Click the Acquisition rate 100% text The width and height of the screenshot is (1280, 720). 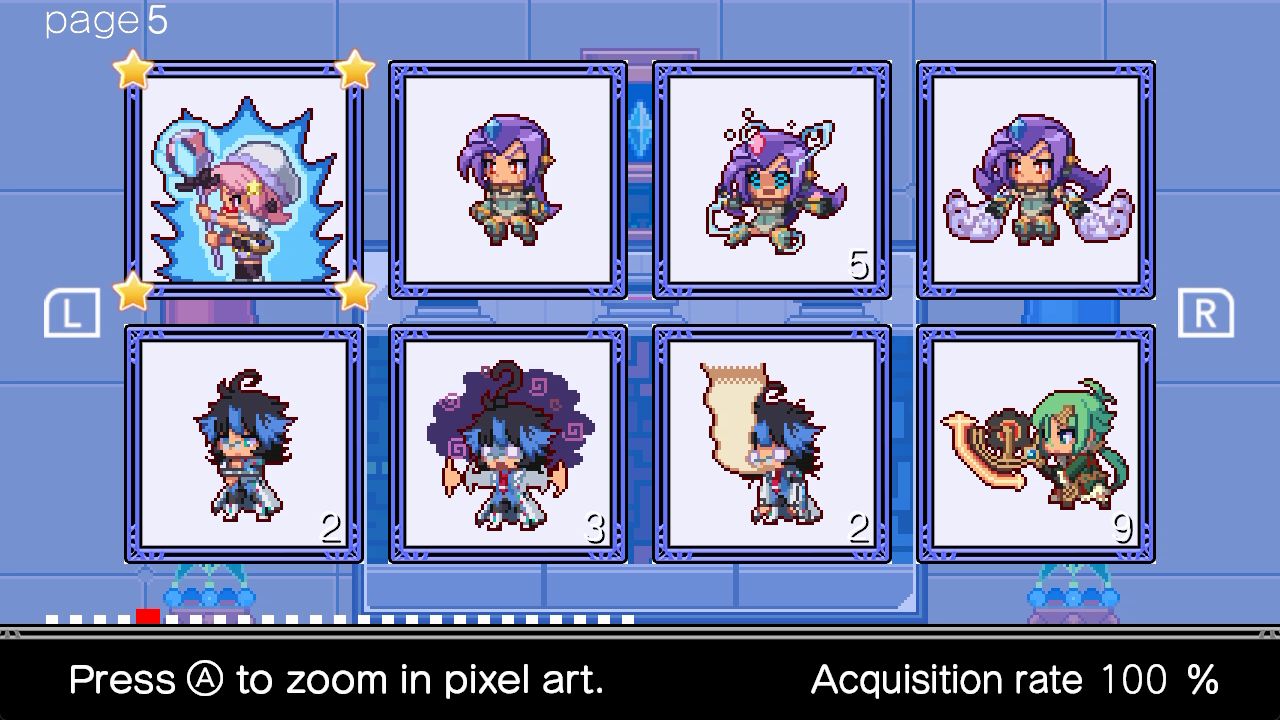(x=1013, y=679)
